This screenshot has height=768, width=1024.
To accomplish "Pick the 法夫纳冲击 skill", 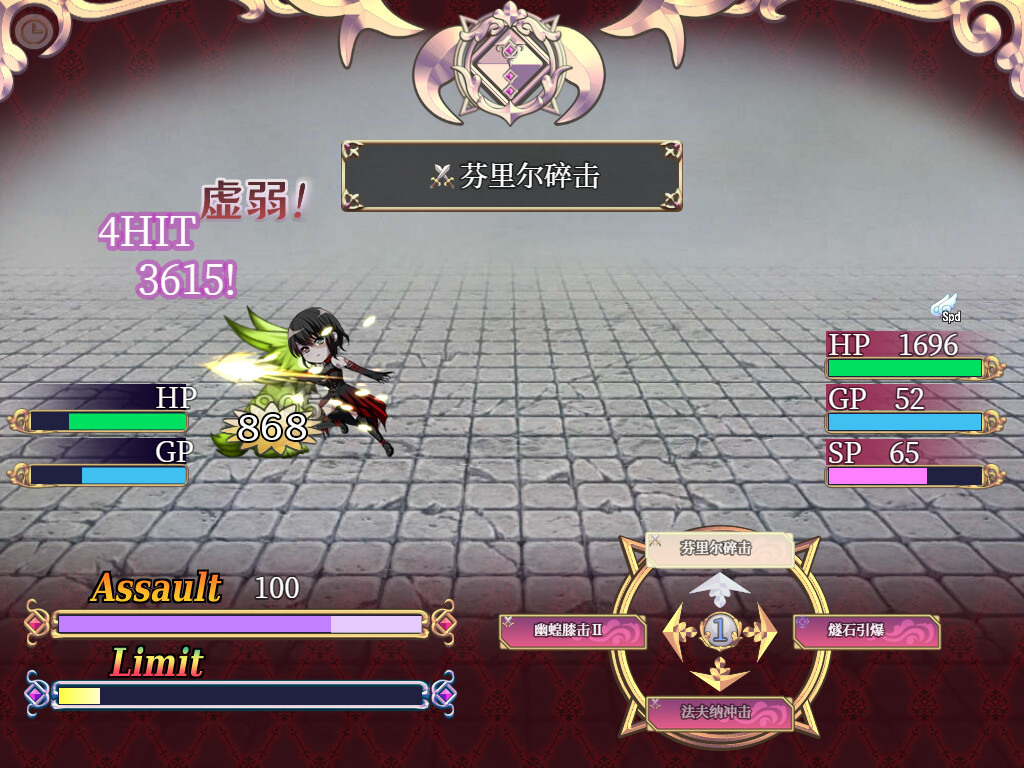I will pos(719,713).
